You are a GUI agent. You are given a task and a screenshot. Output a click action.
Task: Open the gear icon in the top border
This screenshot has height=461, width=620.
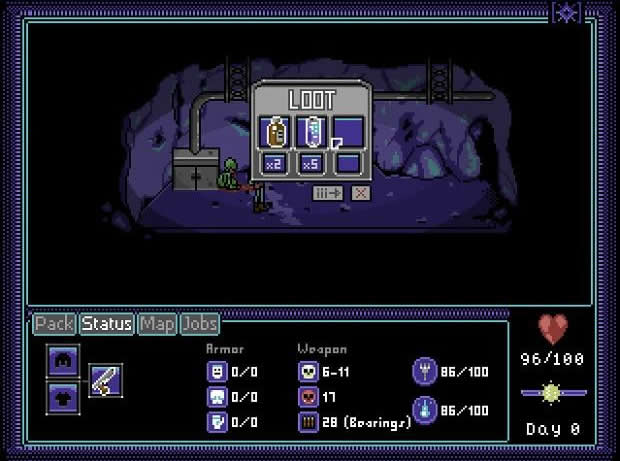coord(566,12)
